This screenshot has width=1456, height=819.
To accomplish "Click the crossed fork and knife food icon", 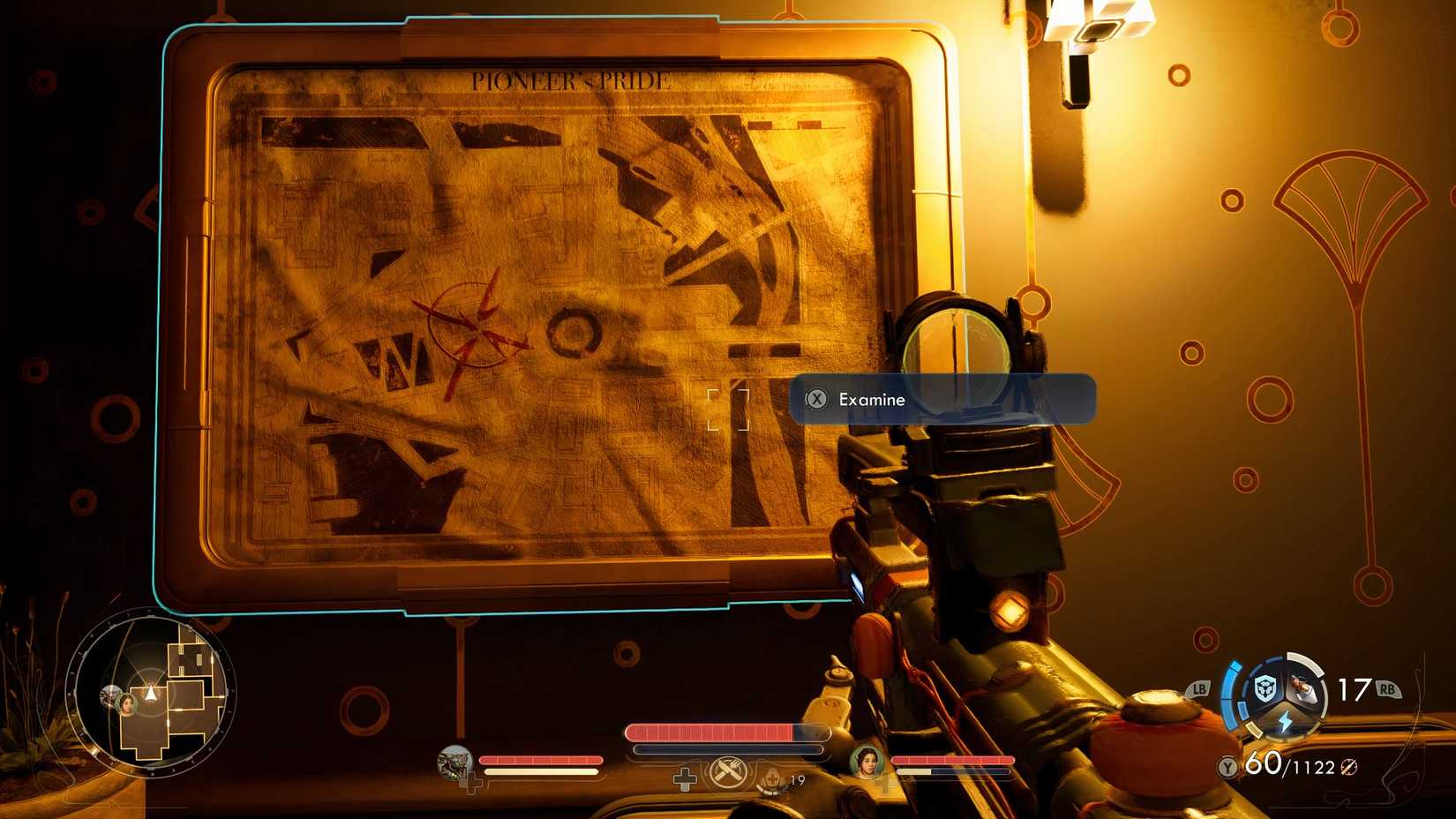I will coord(729,771).
